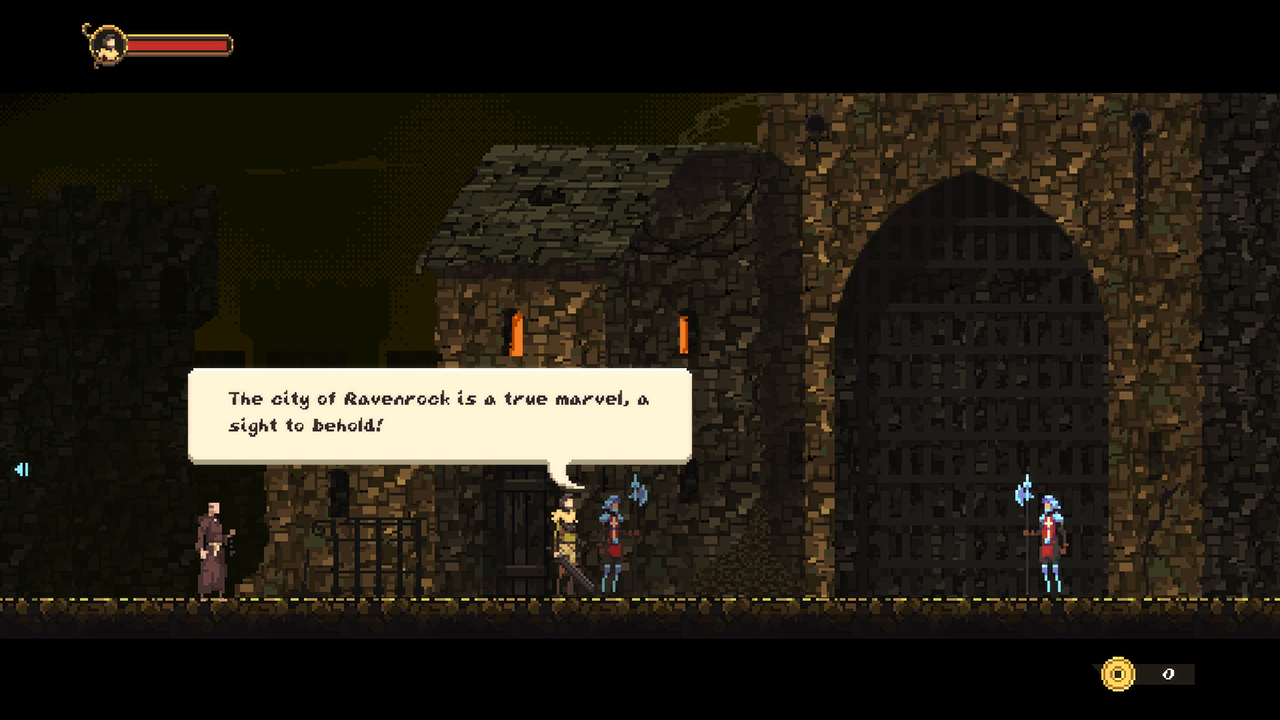Click the hanging lamp on the castle wall

coord(816,122)
